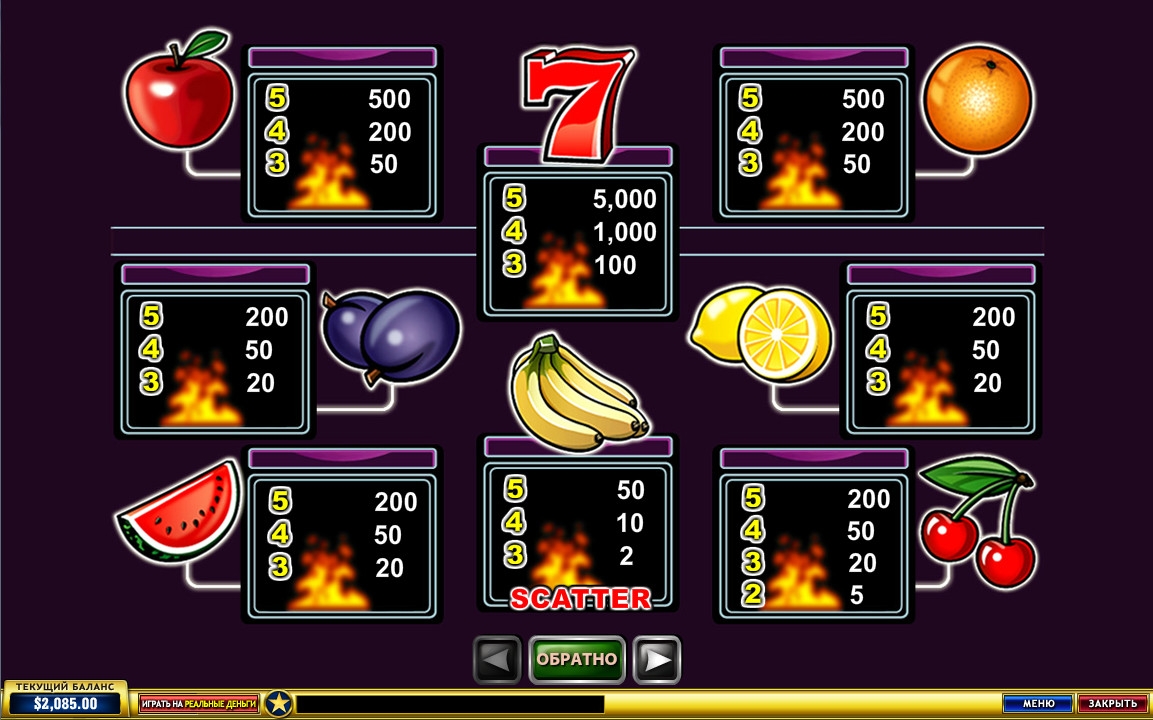Screen dimensions: 1153x720
Task: Click the green ОБРАТНО button
Action: [x=577, y=660]
